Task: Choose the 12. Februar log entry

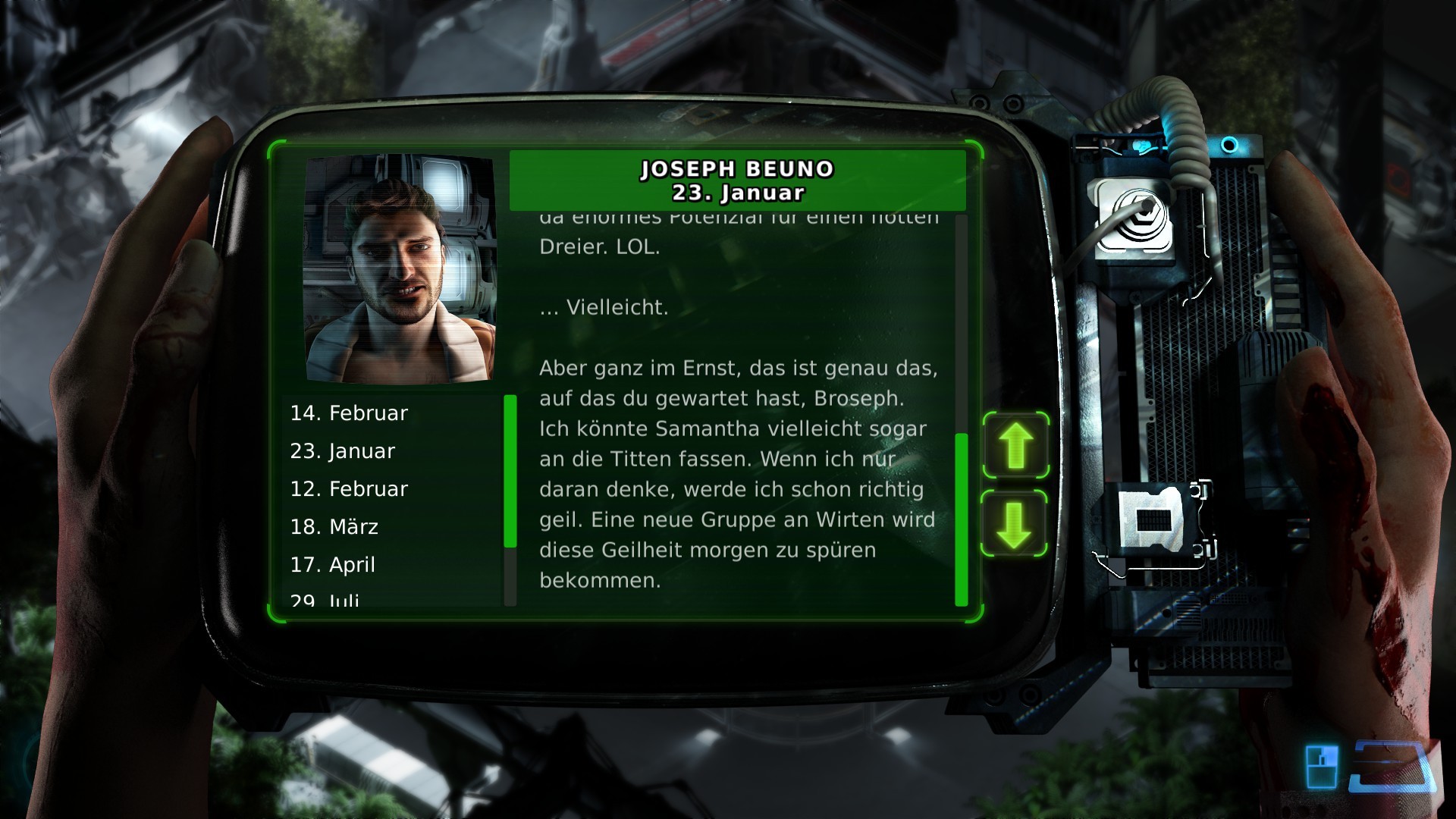Action: coord(349,489)
